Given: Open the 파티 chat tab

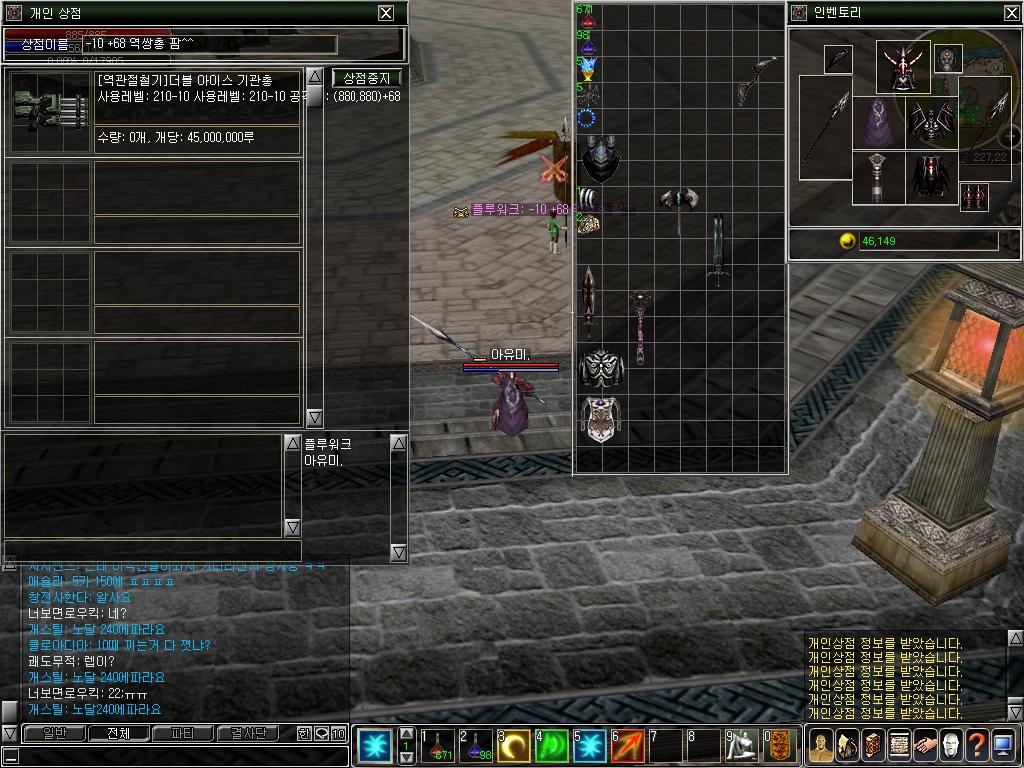Looking at the screenshot, I should tap(183, 733).
